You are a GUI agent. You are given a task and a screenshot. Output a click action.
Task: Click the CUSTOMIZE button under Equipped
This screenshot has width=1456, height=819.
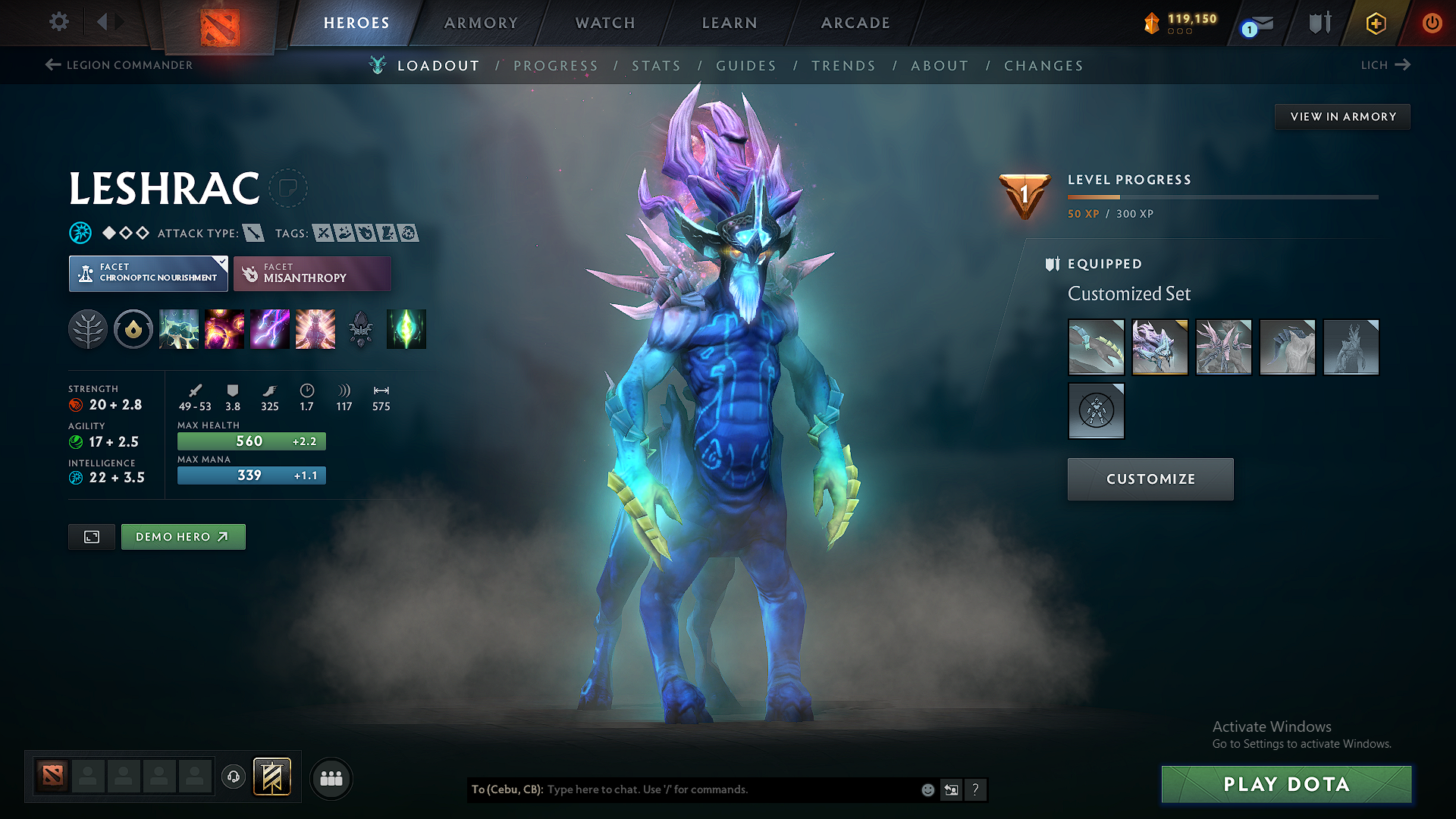tap(1150, 479)
